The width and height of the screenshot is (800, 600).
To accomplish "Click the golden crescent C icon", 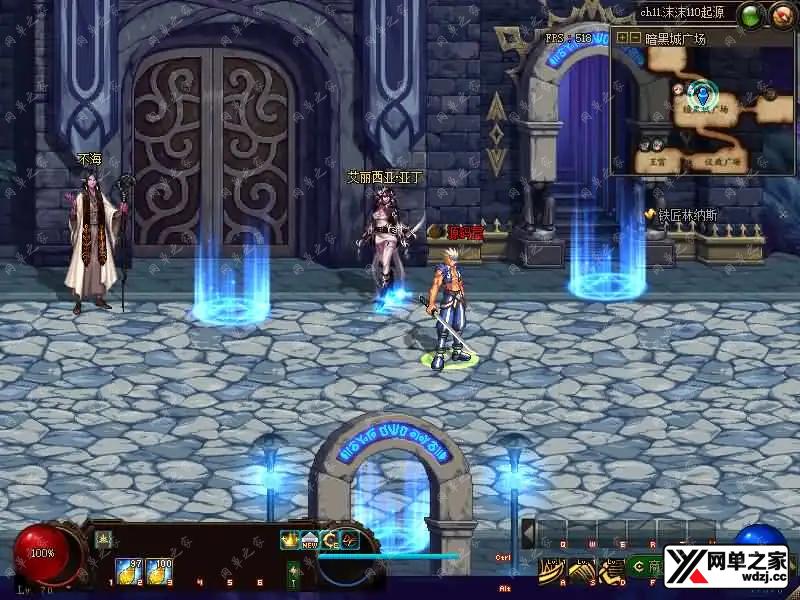I will [x=330, y=540].
